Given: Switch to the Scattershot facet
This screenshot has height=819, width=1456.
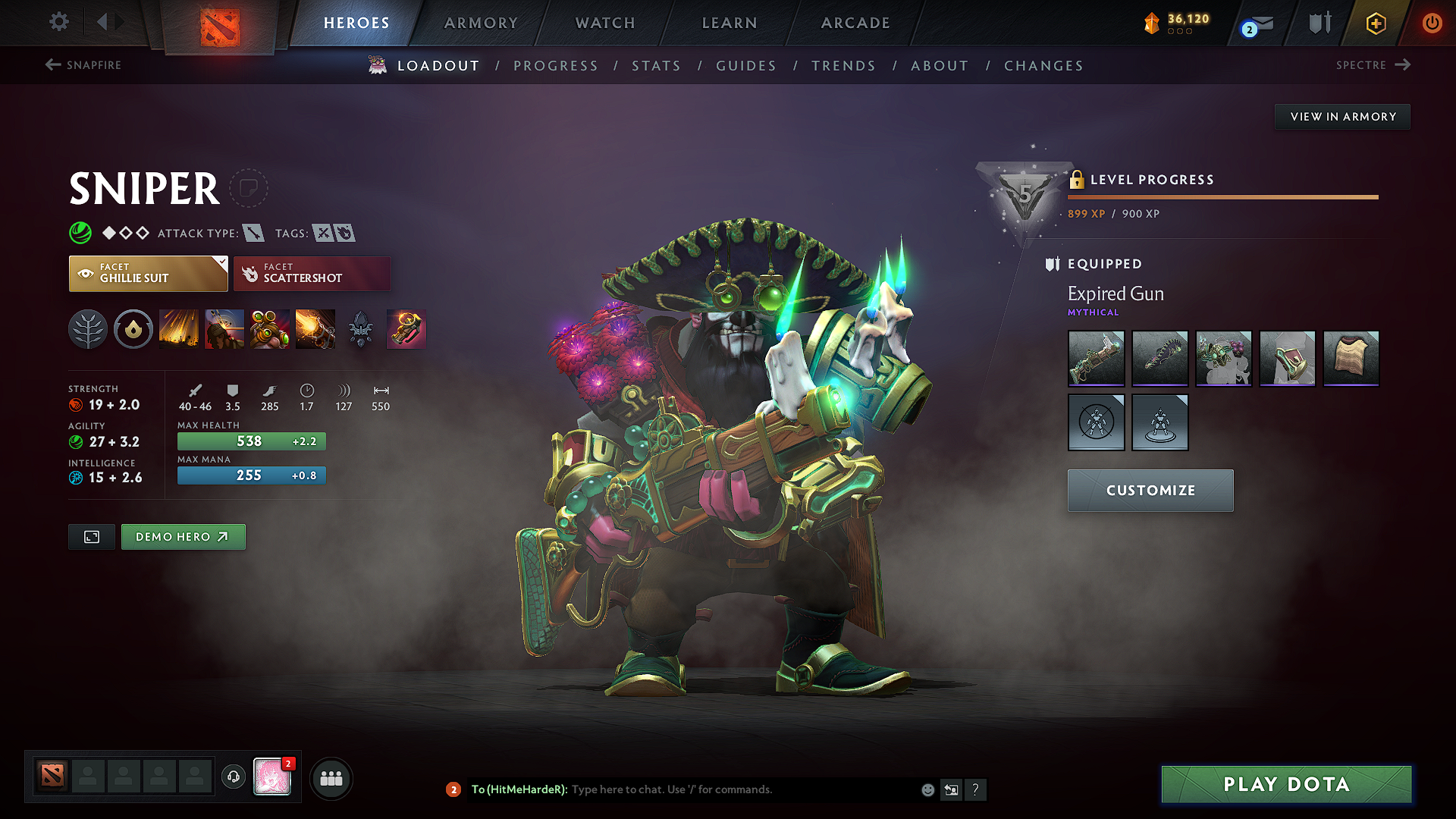Looking at the screenshot, I should pyautogui.click(x=312, y=273).
